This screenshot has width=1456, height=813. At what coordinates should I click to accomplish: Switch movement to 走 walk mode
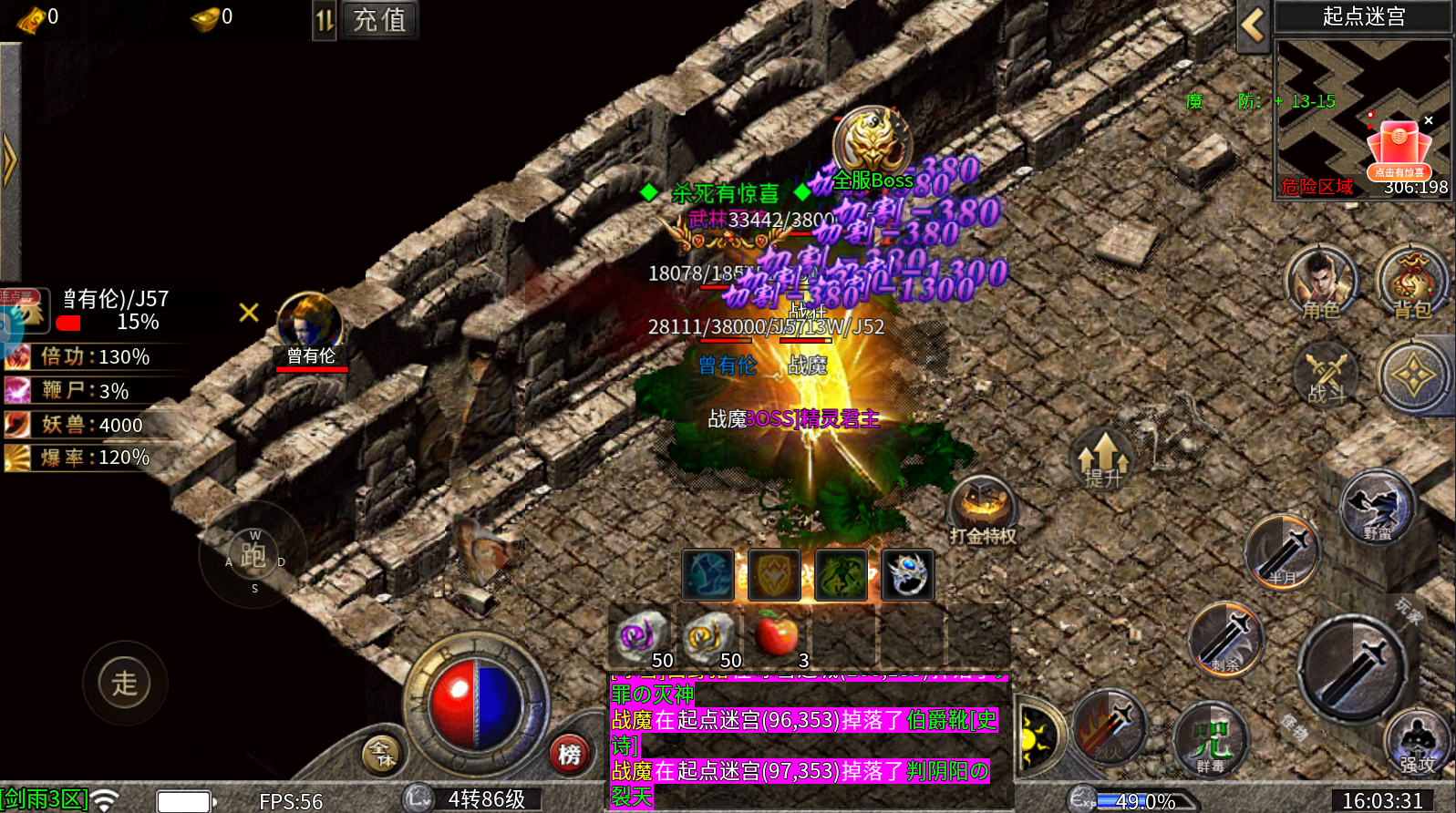[x=125, y=683]
